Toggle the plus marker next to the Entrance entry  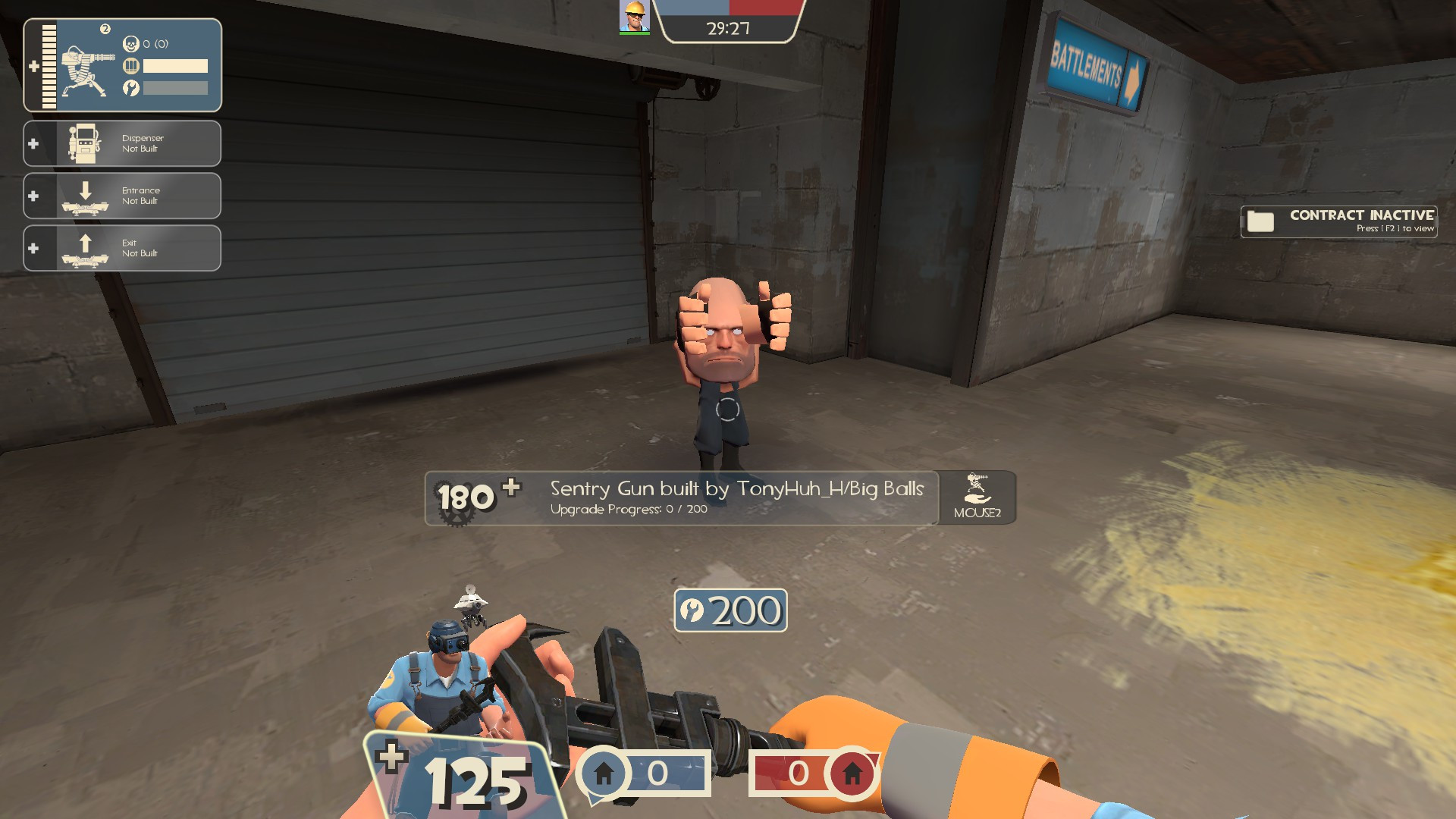[x=33, y=195]
